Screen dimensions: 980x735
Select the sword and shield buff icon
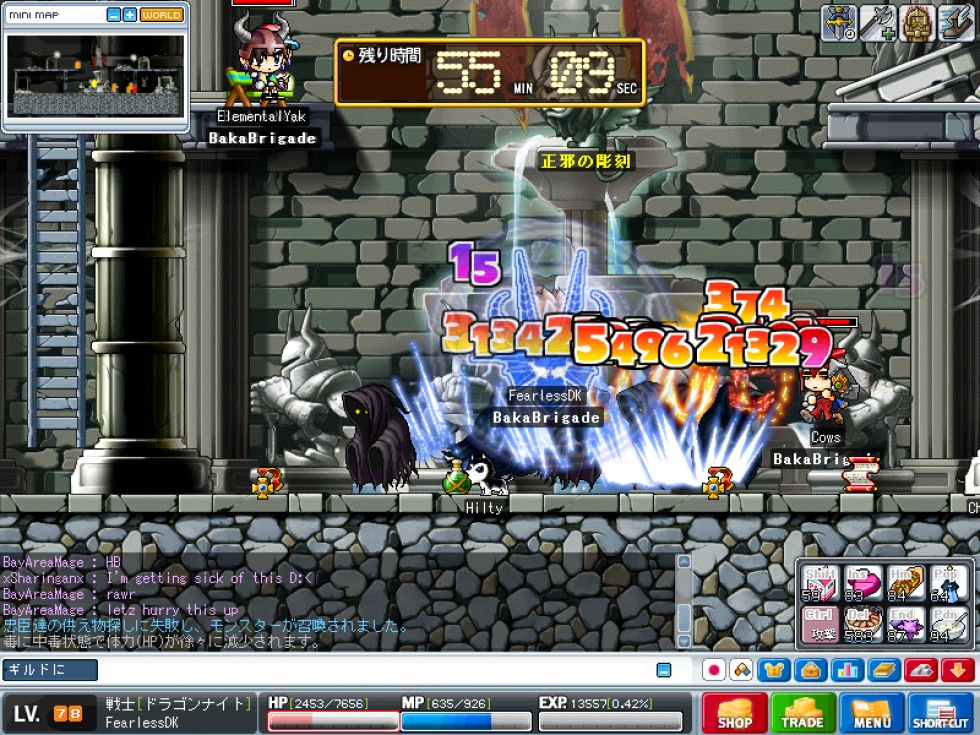coord(838,23)
